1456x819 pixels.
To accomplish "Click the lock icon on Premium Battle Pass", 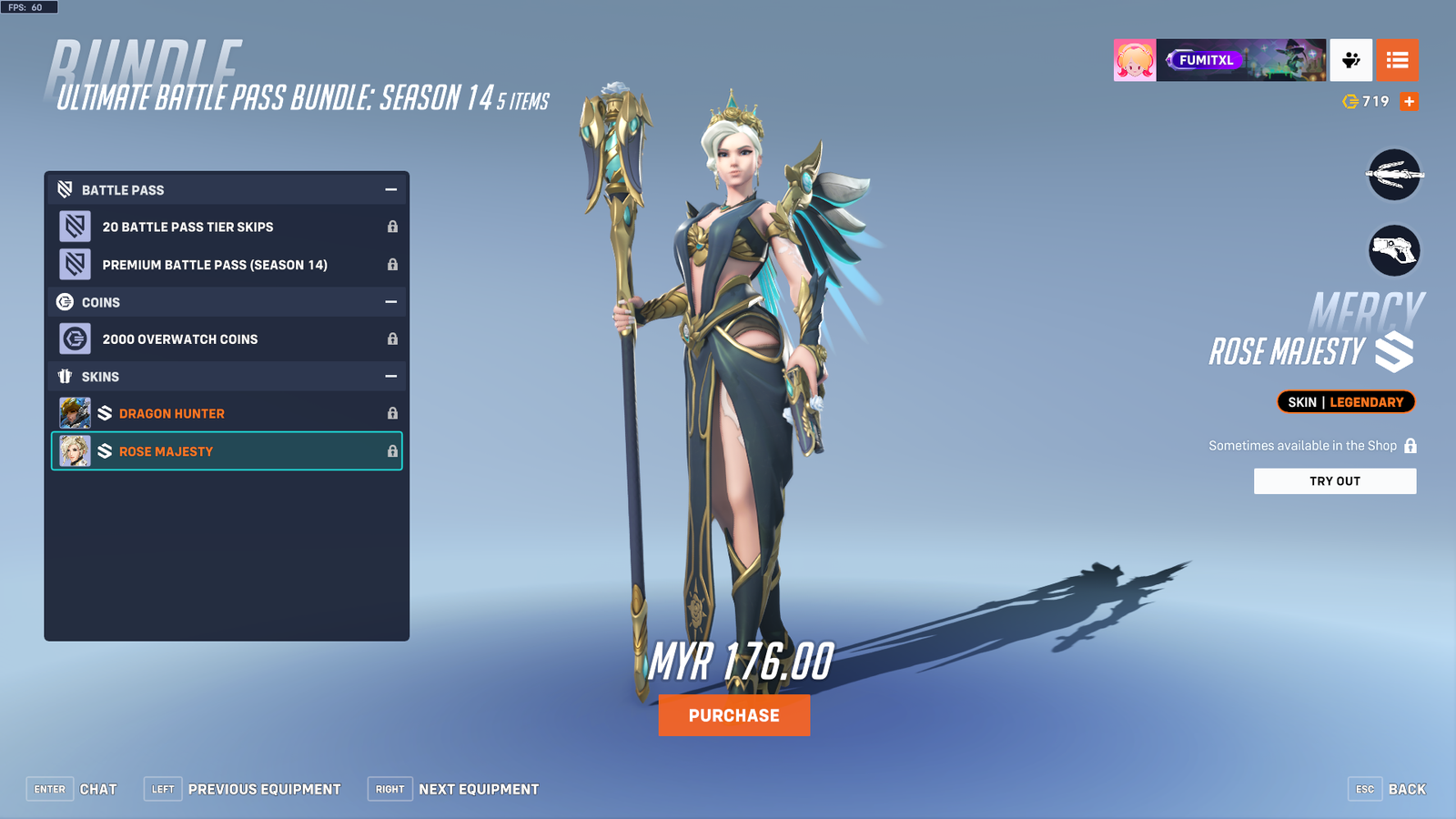I will [392, 265].
